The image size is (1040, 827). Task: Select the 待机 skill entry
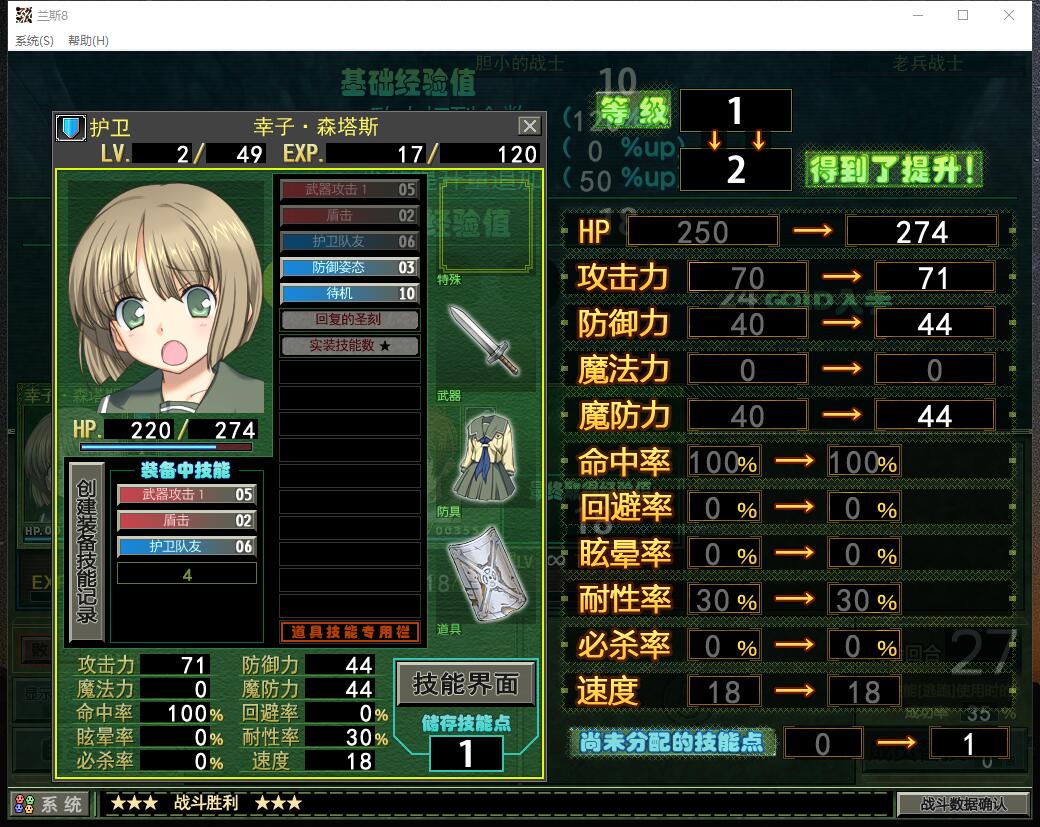[x=349, y=294]
